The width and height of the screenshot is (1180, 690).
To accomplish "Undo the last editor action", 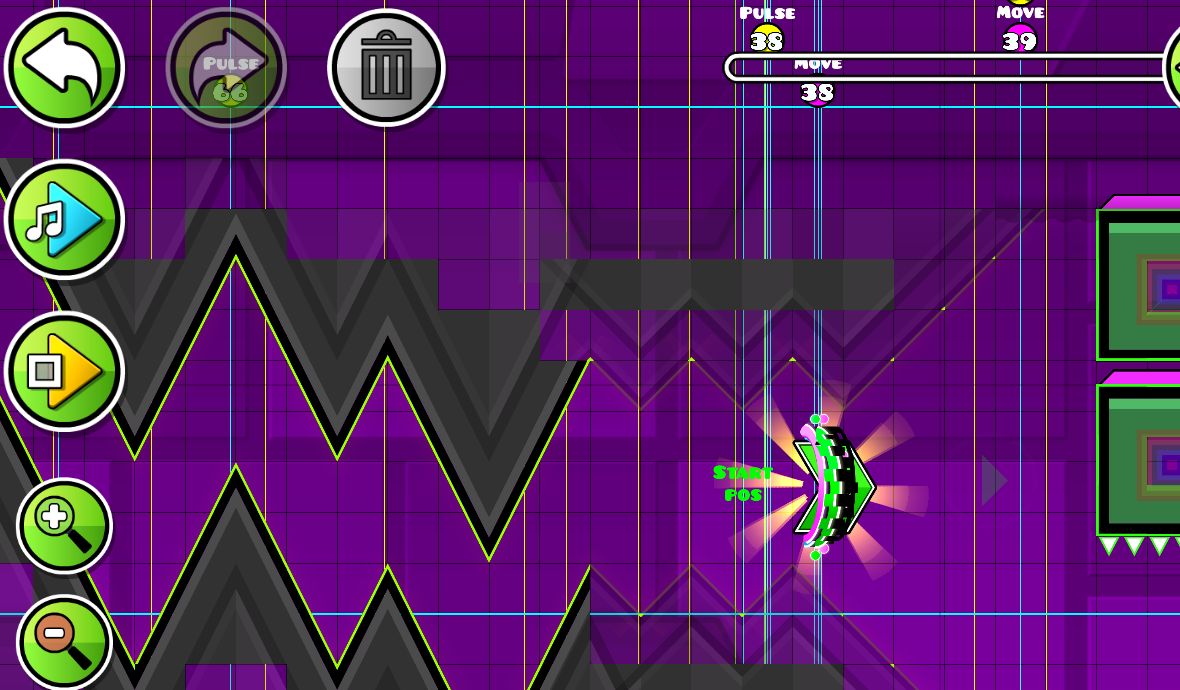I will pyautogui.click(x=64, y=67).
